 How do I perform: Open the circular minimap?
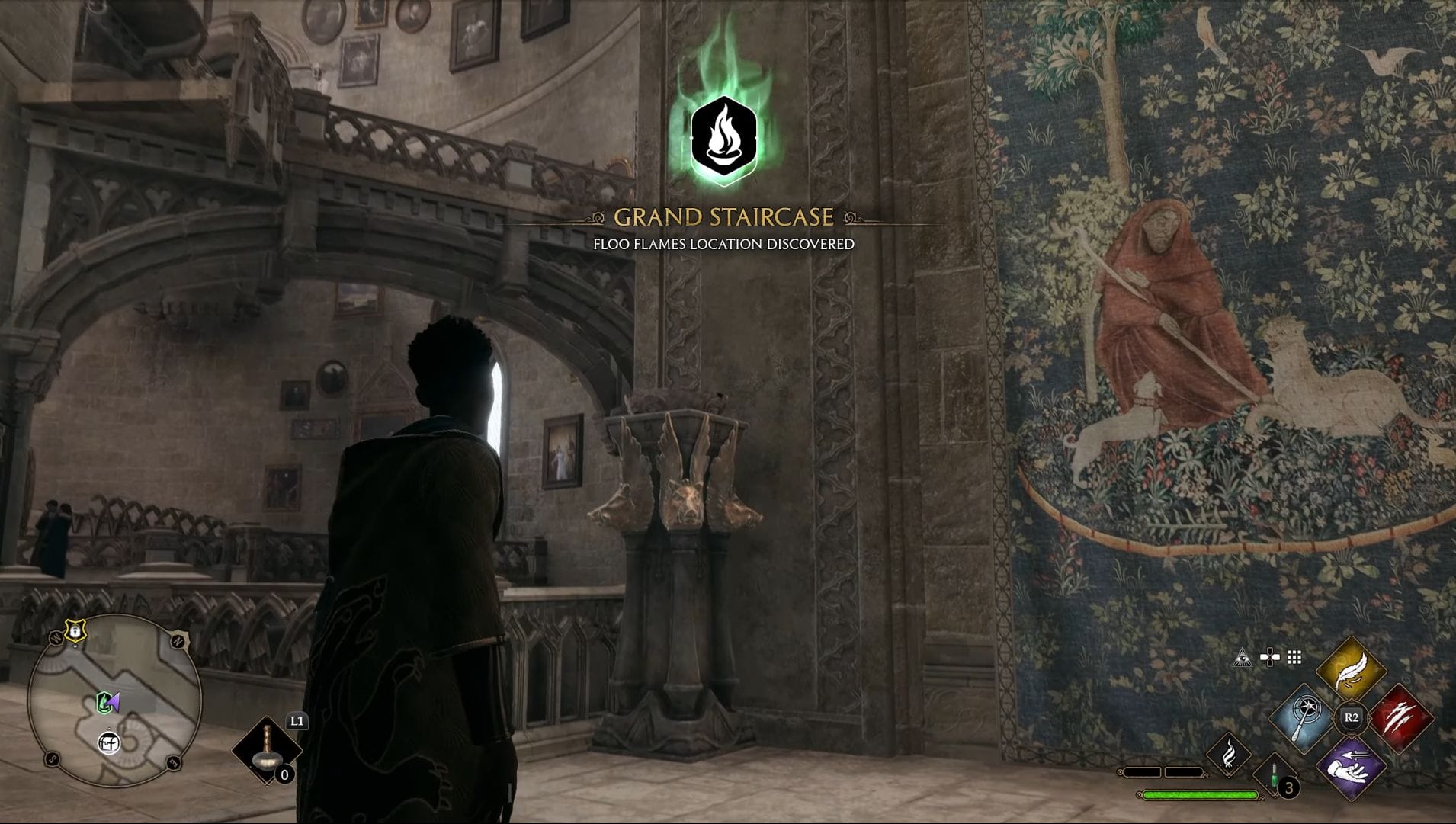click(x=114, y=701)
